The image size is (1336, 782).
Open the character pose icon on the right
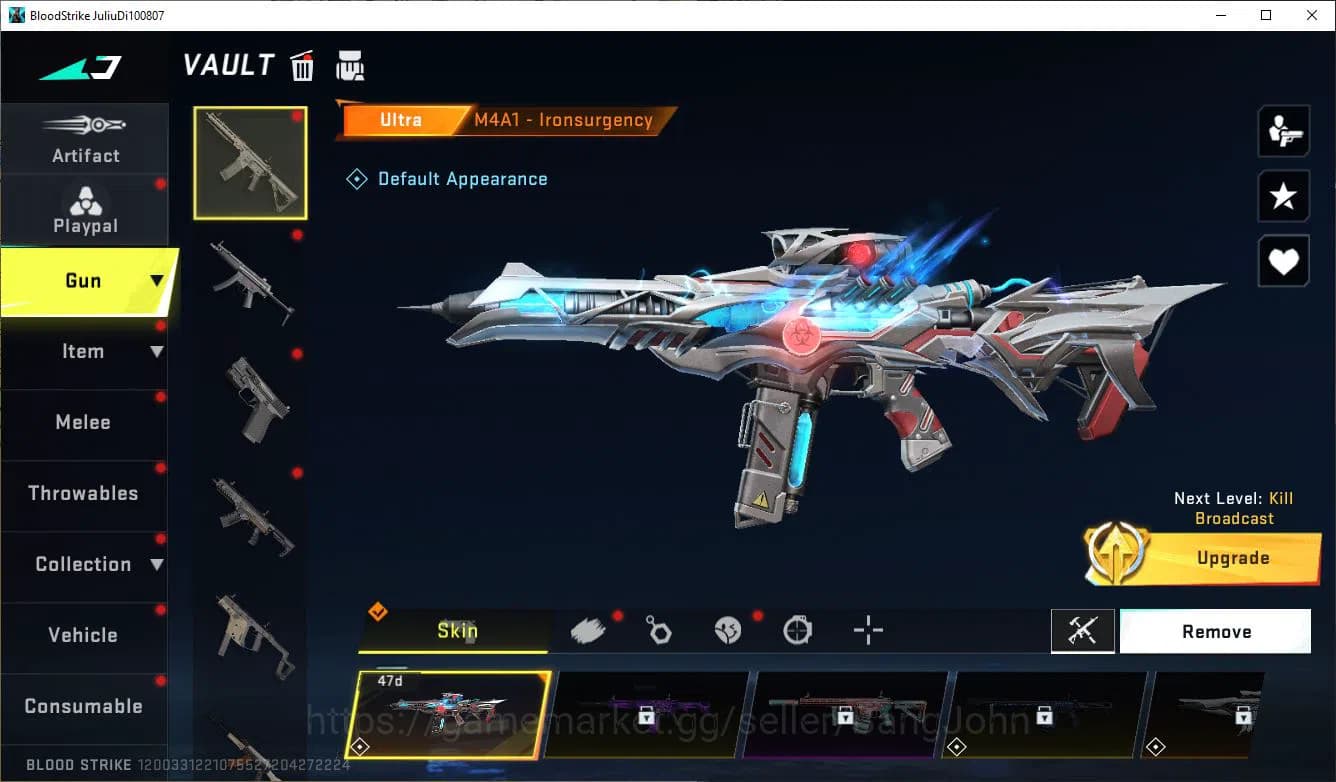pyautogui.click(x=1284, y=130)
